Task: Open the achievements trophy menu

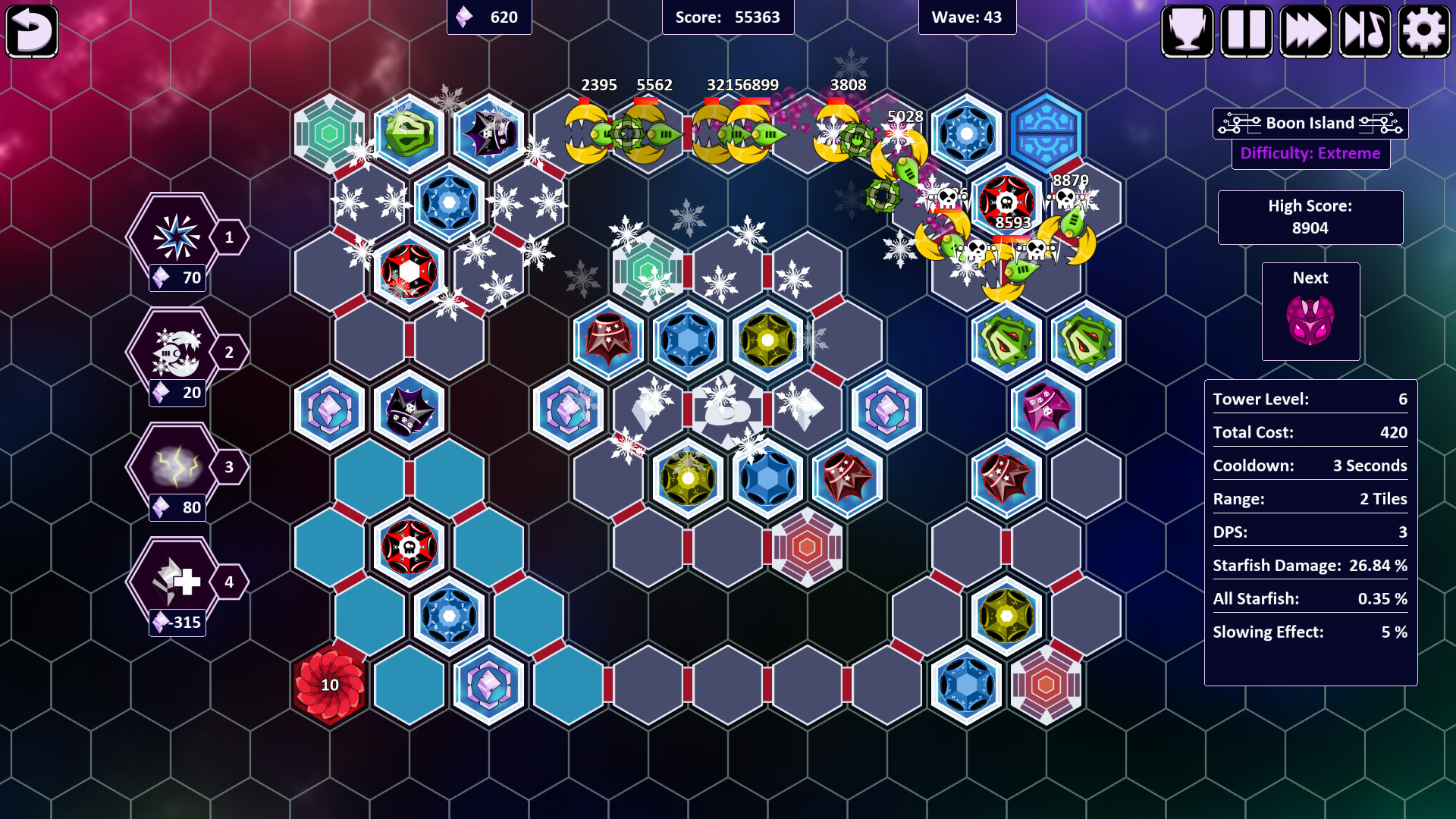Action: [1188, 31]
